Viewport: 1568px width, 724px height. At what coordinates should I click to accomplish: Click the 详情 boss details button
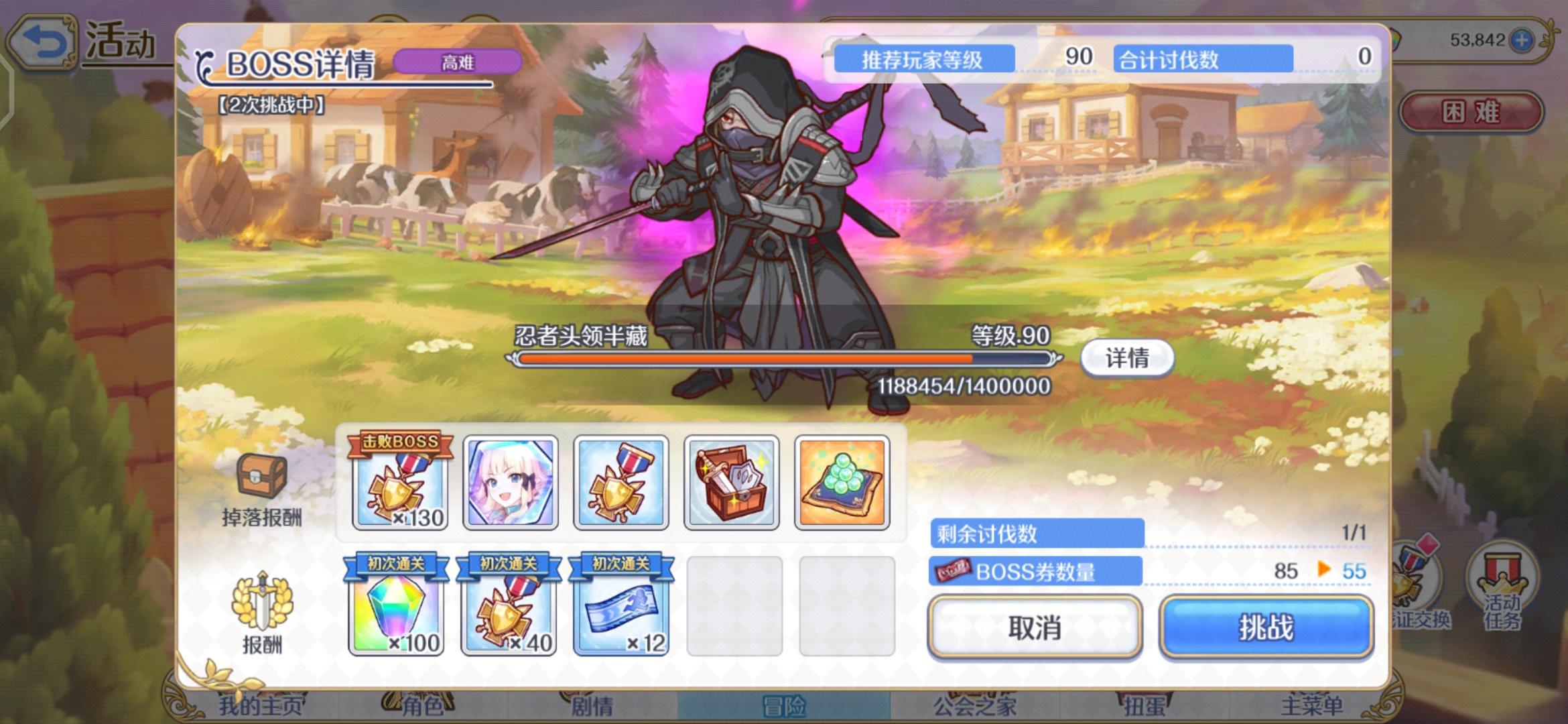pos(1128,359)
